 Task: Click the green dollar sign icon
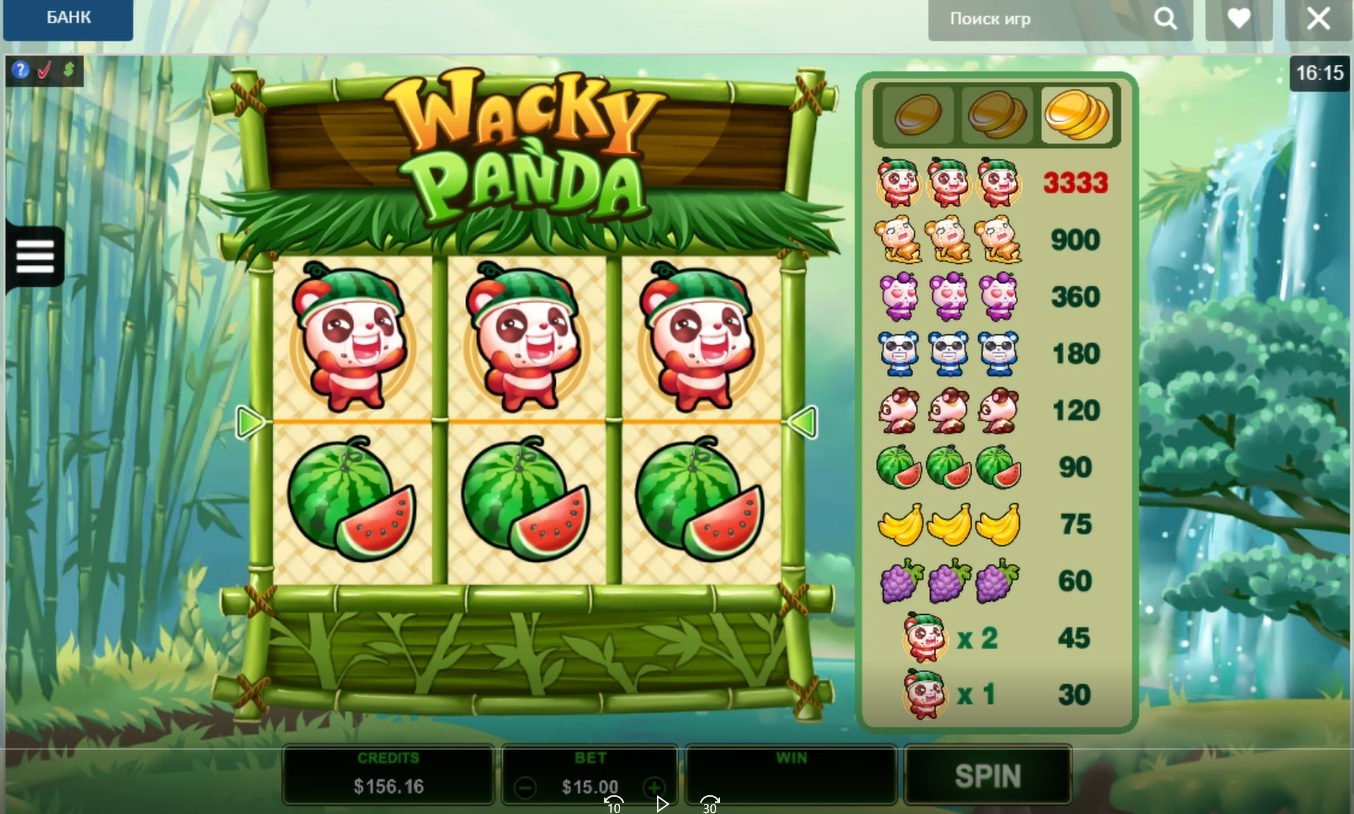point(68,71)
